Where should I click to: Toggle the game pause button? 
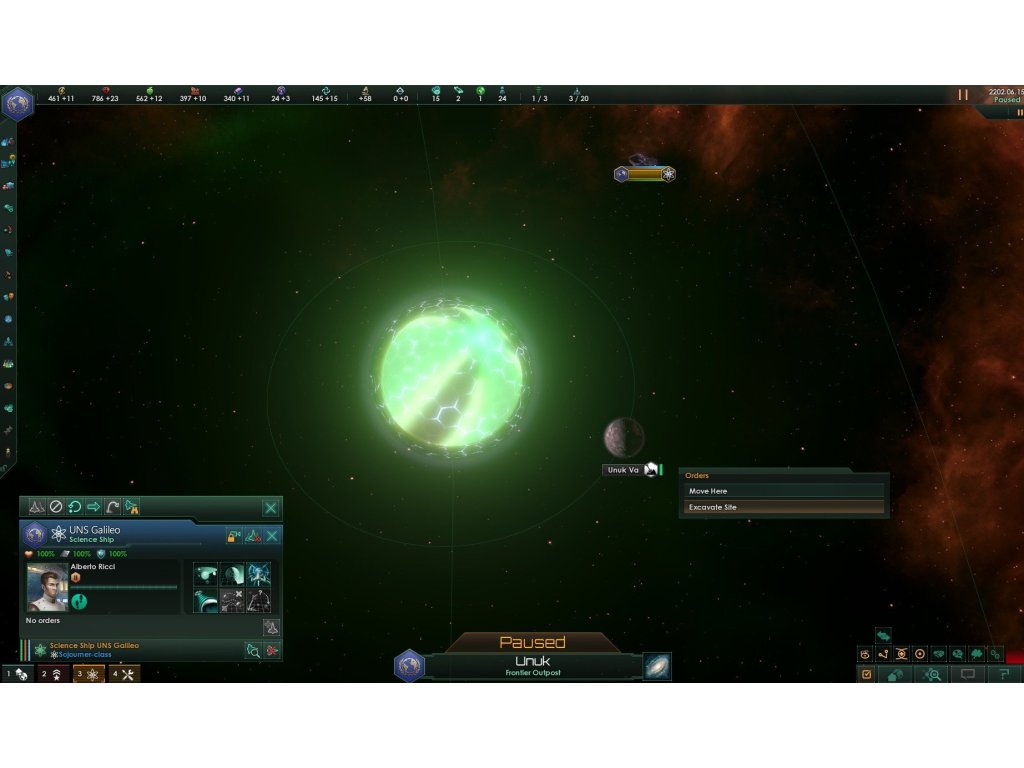click(x=963, y=95)
